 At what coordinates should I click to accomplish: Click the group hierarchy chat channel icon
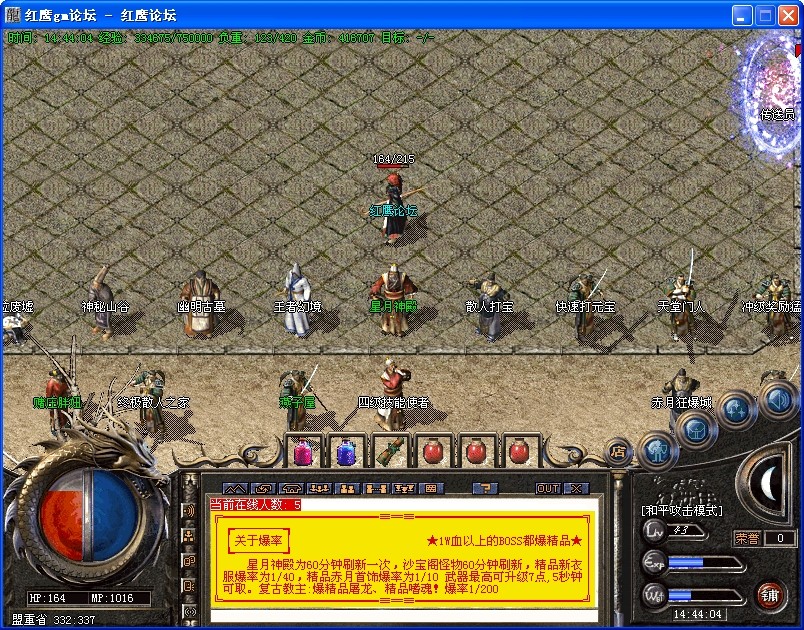click(x=190, y=536)
